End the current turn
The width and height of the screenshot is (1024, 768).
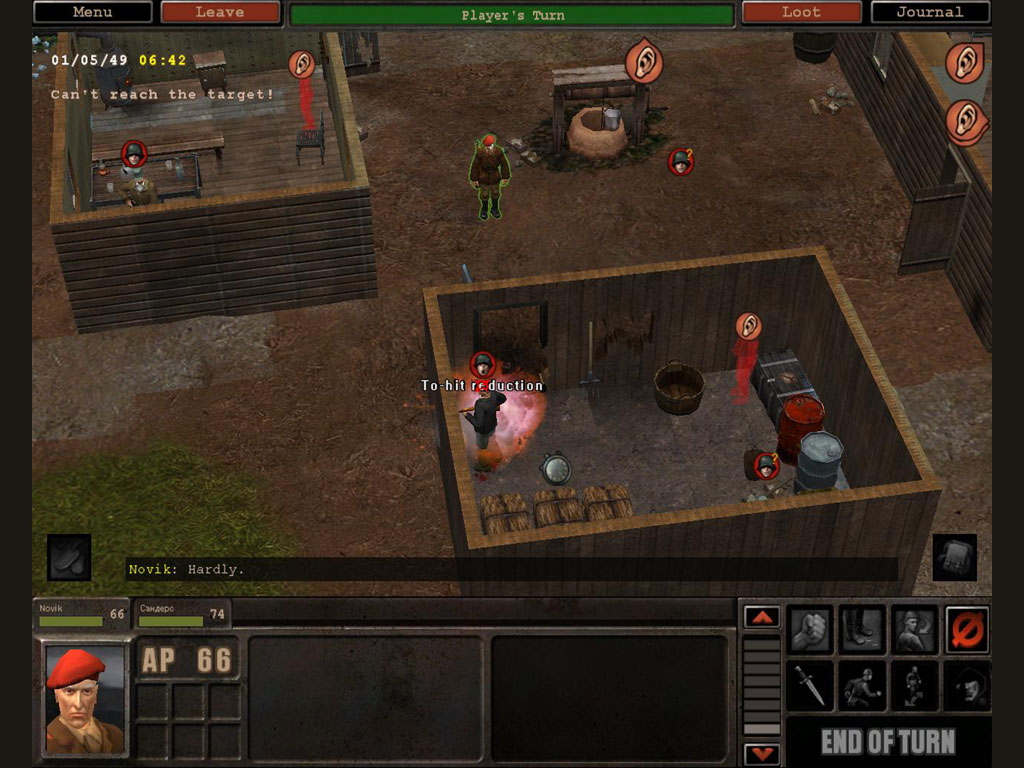pos(888,742)
